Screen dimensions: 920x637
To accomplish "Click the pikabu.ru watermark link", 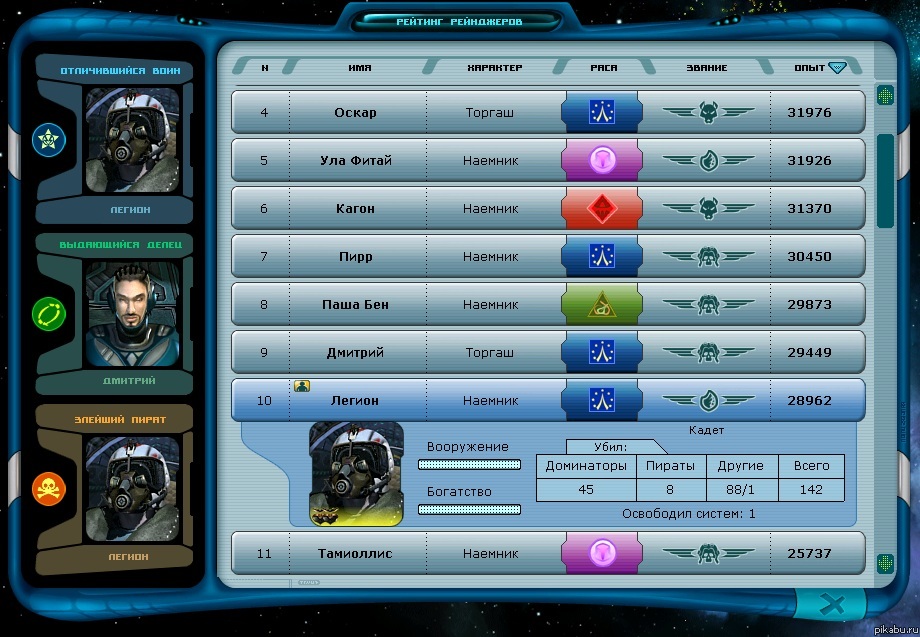I will 892,630.
